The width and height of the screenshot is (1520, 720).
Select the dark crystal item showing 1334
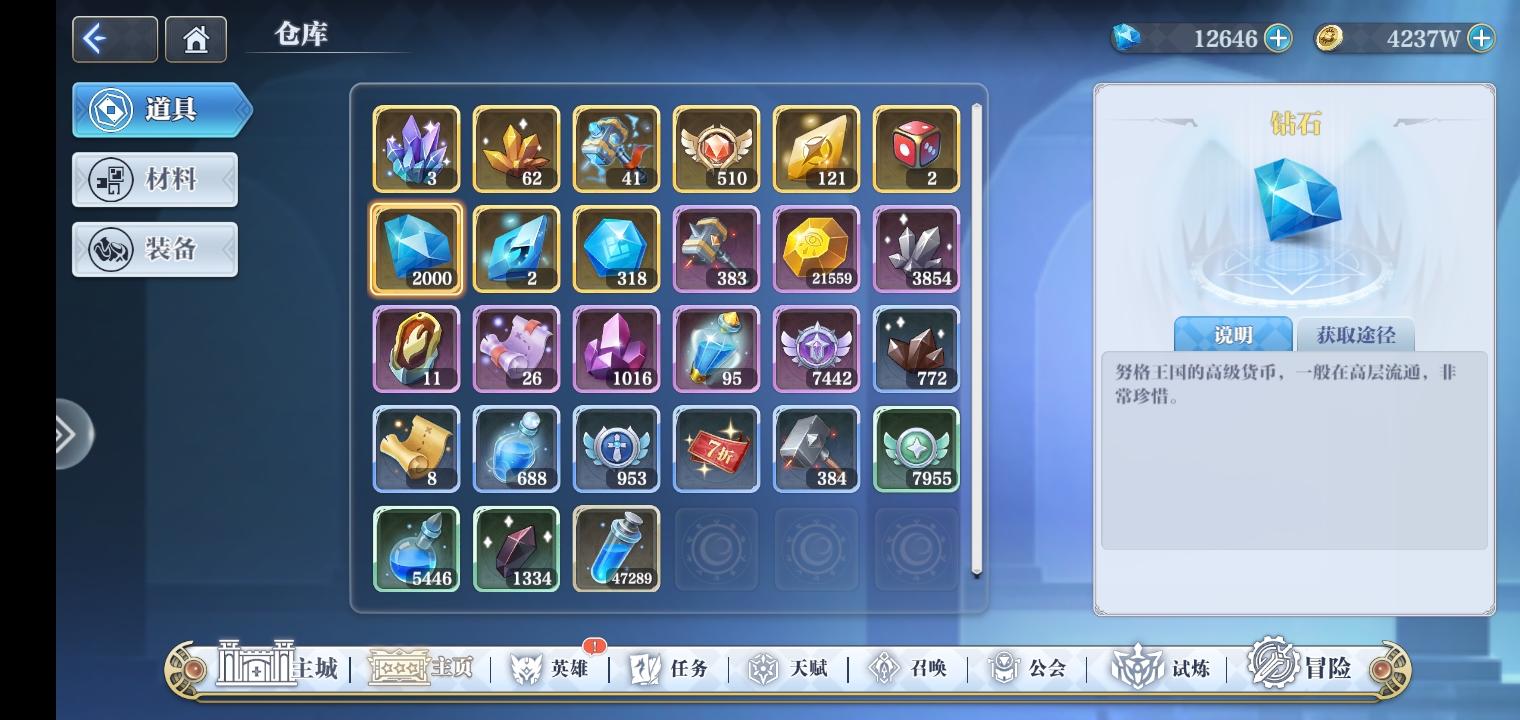click(x=516, y=548)
